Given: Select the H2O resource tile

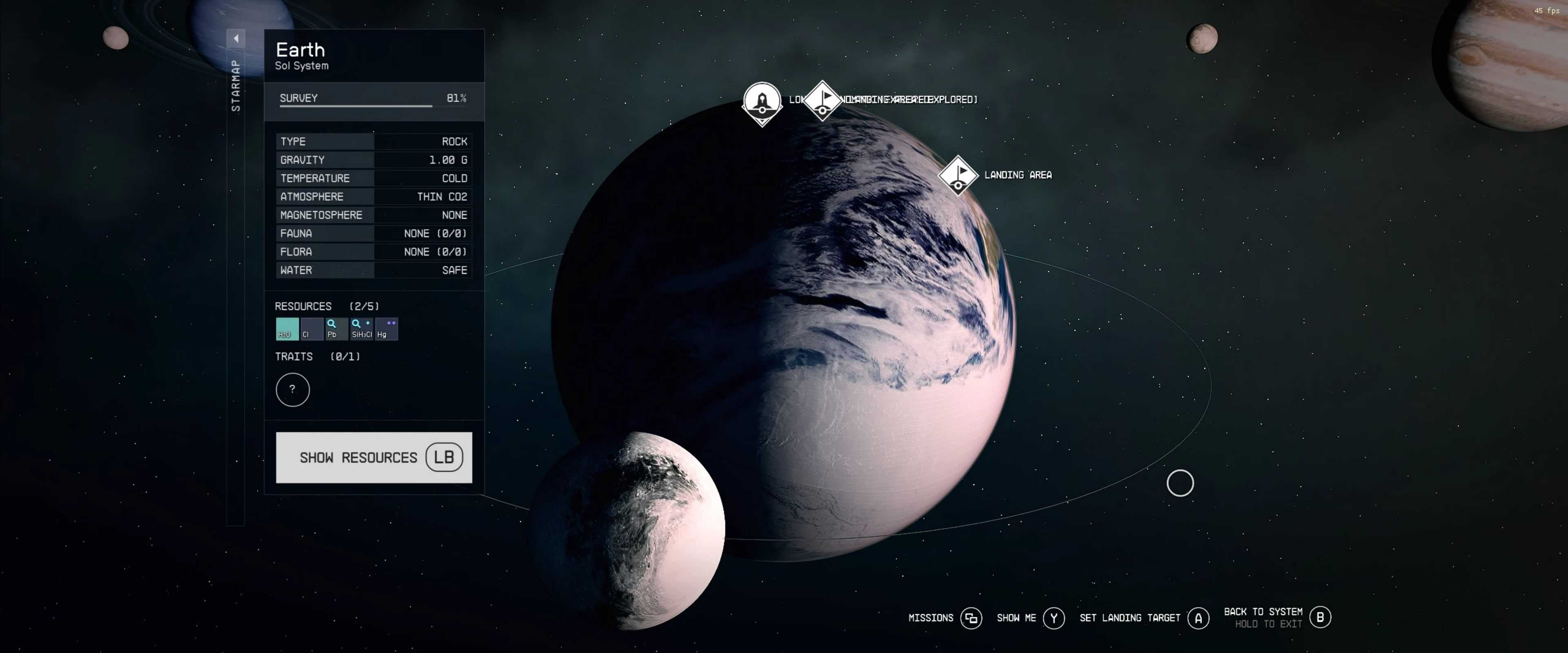Looking at the screenshot, I should [287, 329].
